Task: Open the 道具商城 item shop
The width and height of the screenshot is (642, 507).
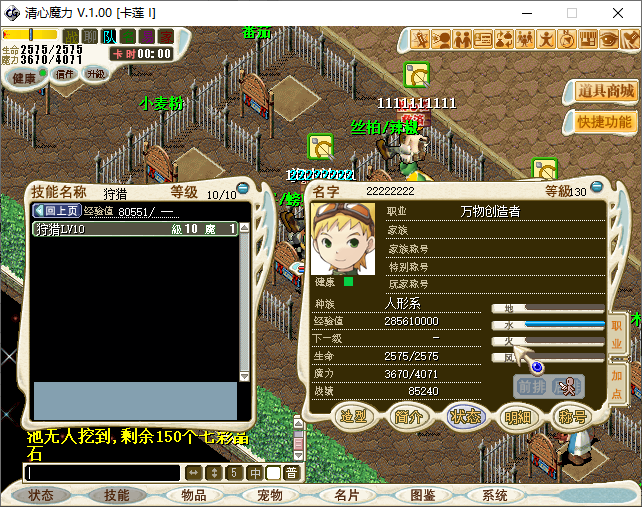Action: pyautogui.click(x=605, y=91)
